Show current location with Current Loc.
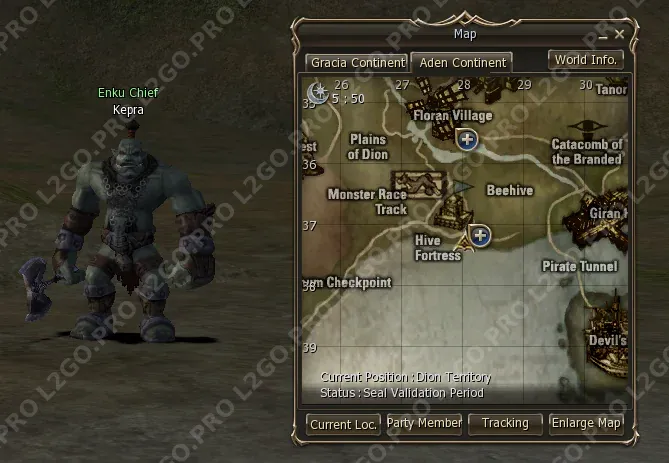Image resolution: width=669 pixels, height=463 pixels. coord(343,424)
